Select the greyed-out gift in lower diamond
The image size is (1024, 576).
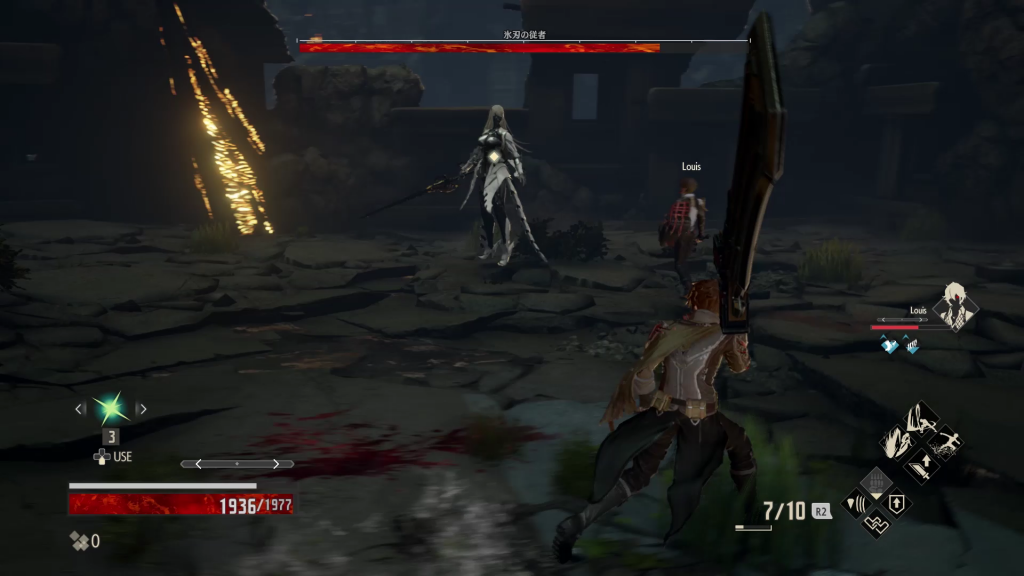[877, 483]
